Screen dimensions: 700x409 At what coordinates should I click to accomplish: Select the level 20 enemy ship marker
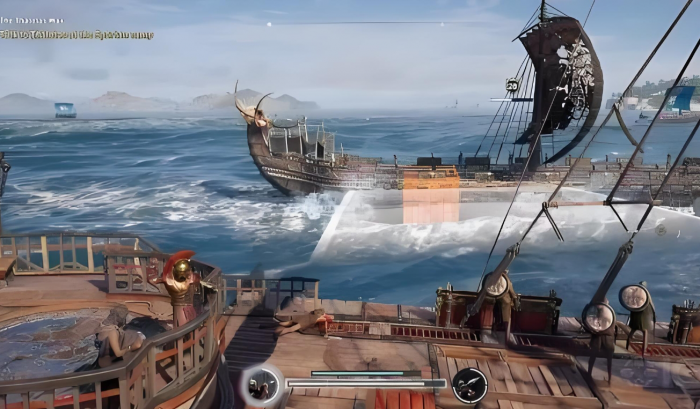click(512, 86)
